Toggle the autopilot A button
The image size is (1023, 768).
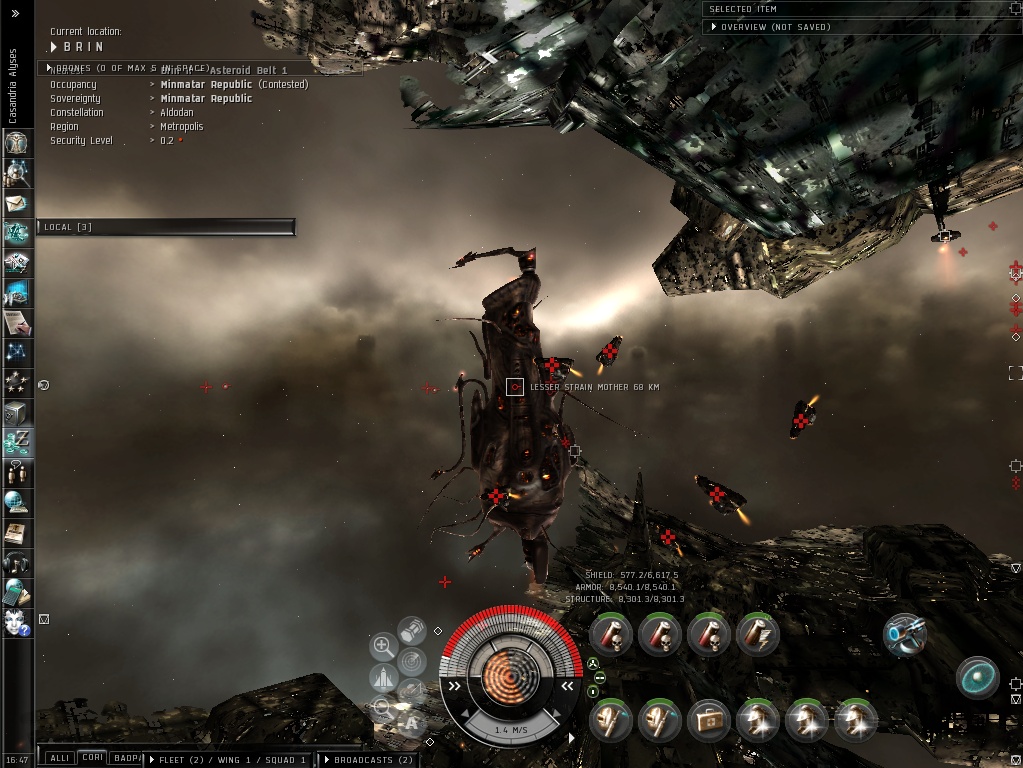pyautogui.click(x=411, y=722)
